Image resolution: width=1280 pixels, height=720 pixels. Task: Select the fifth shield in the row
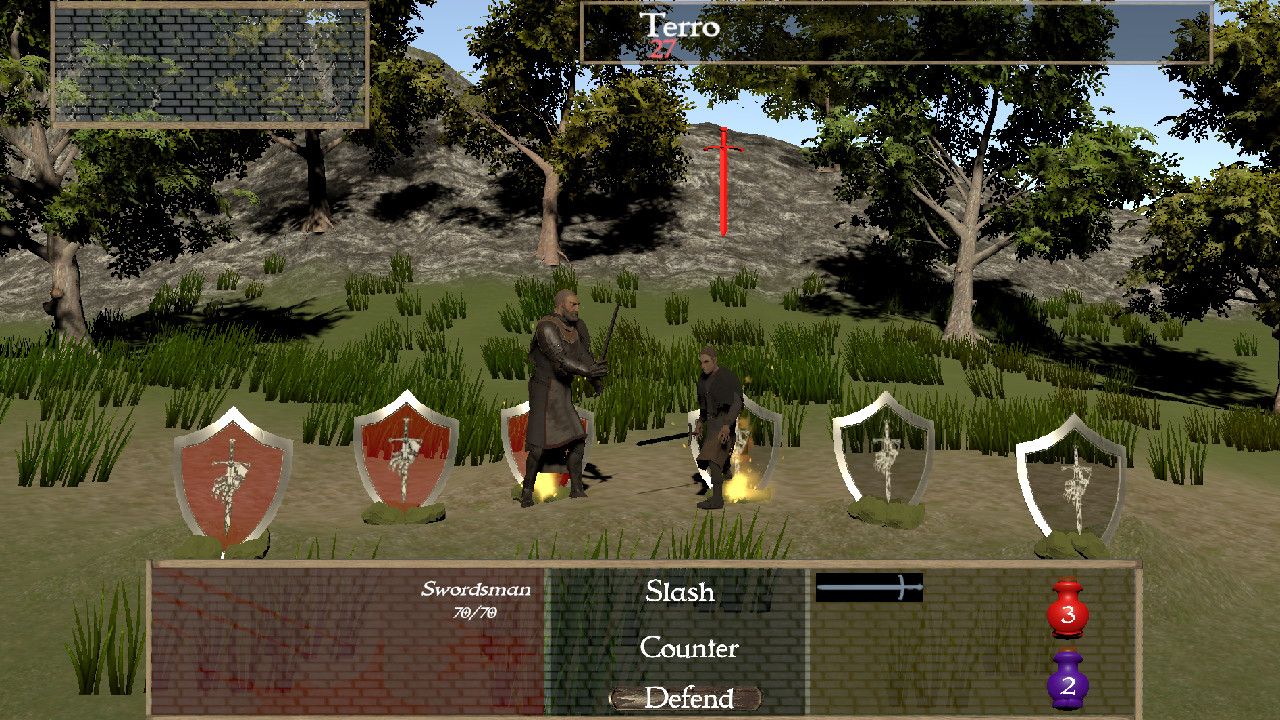point(882,450)
